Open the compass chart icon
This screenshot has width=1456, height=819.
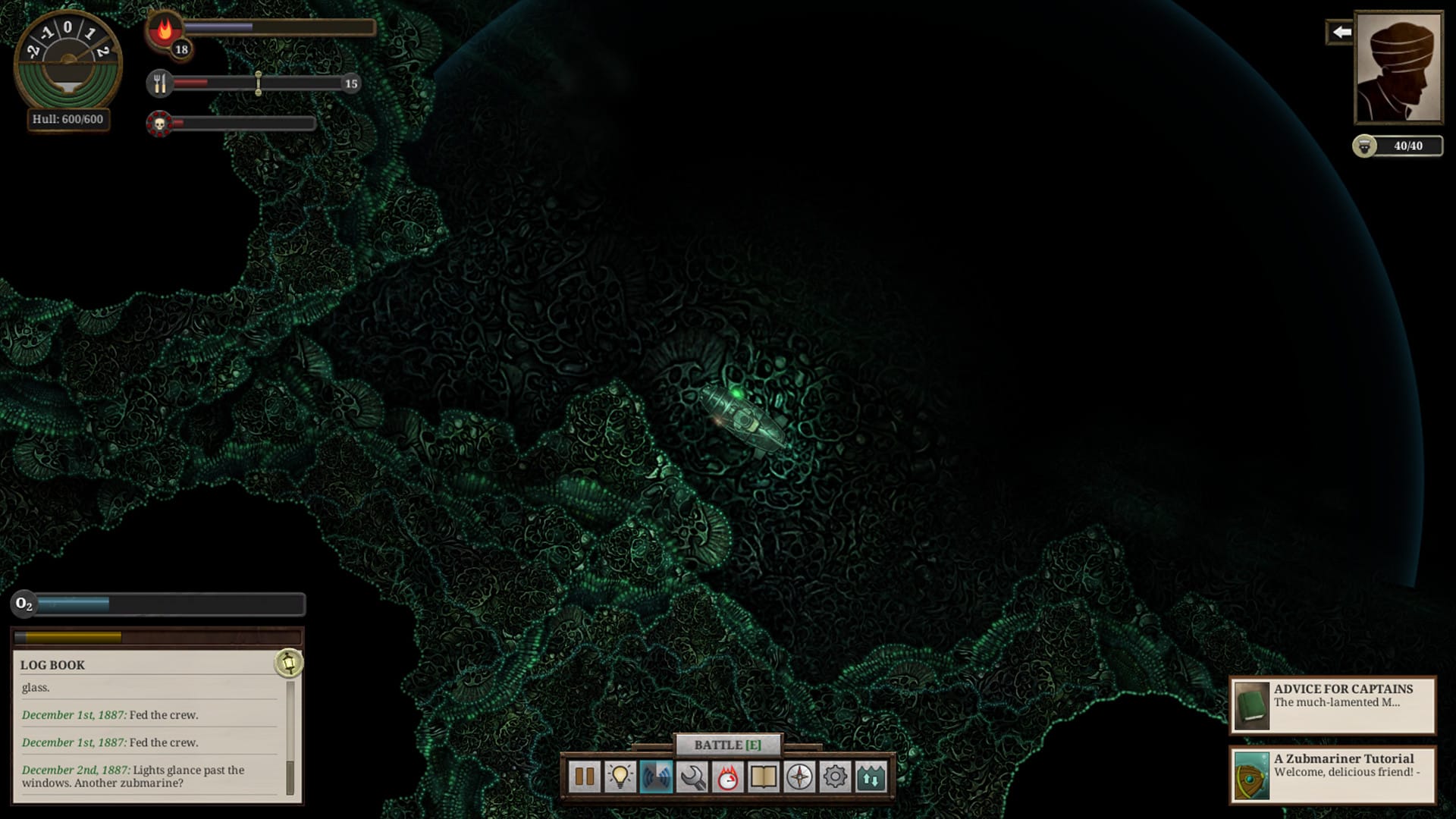pyautogui.click(x=799, y=777)
